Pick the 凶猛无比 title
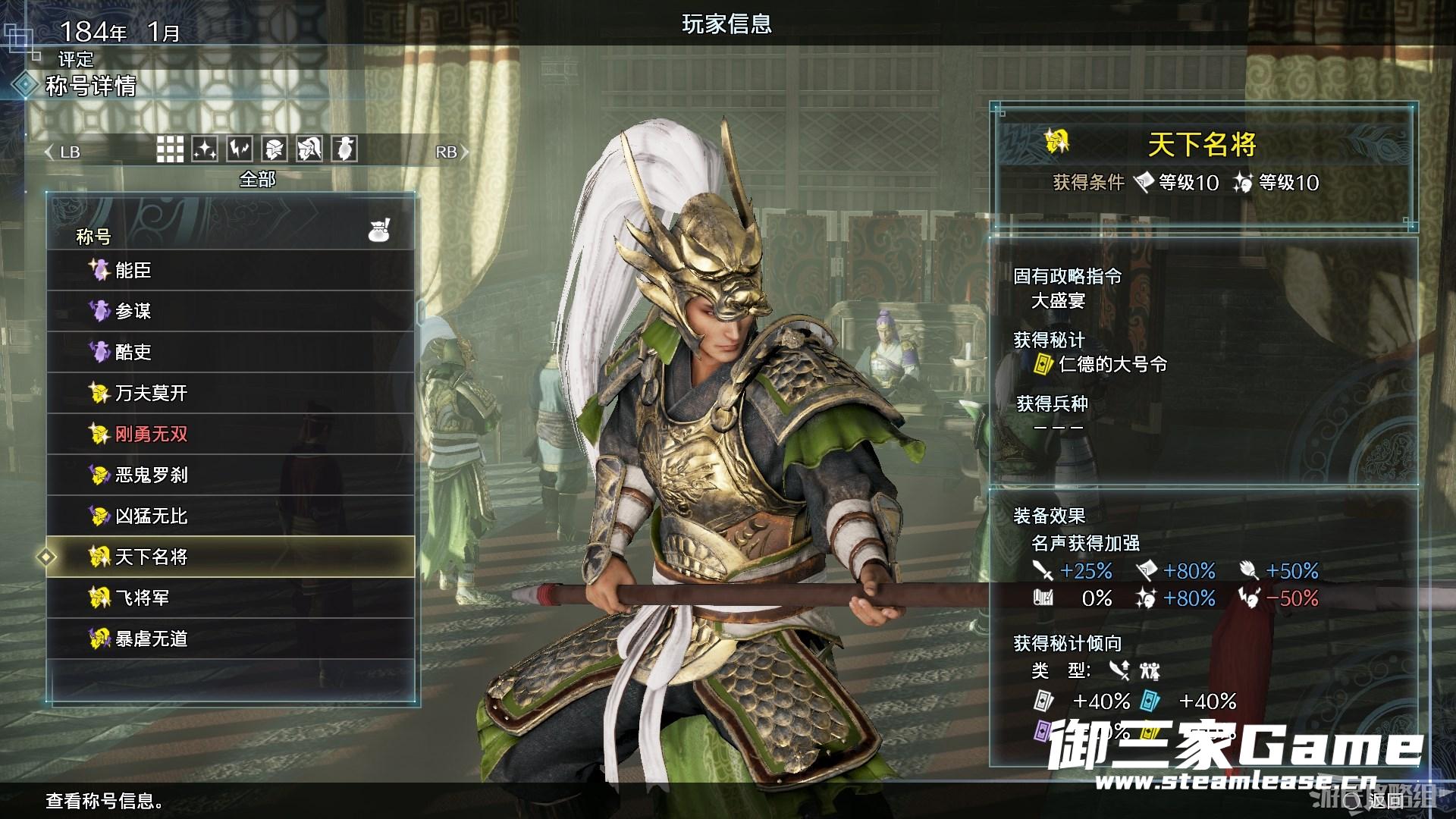Viewport: 1456px width, 819px height. point(231,516)
